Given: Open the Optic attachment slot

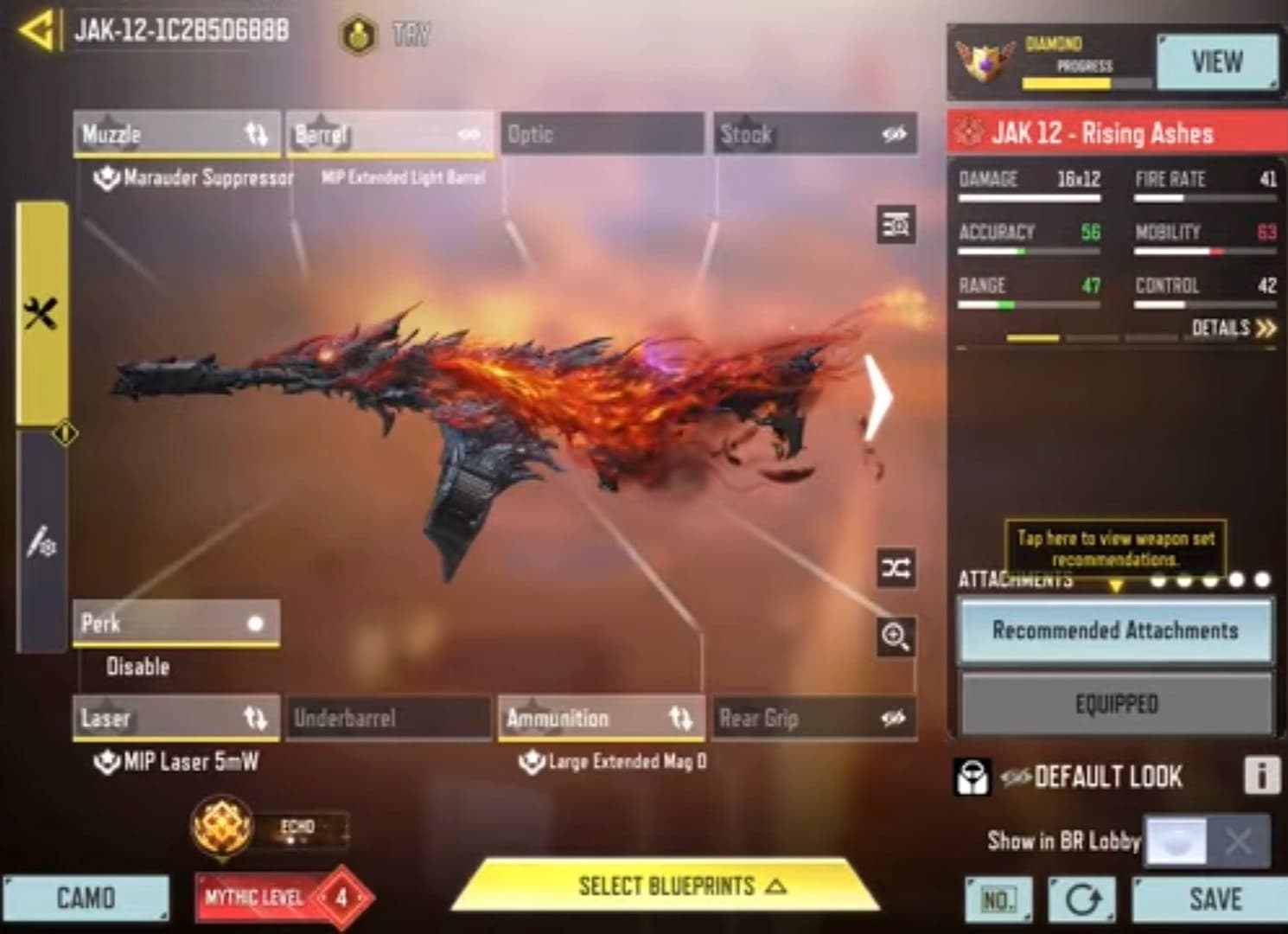Looking at the screenshot, I should [602, 134].
